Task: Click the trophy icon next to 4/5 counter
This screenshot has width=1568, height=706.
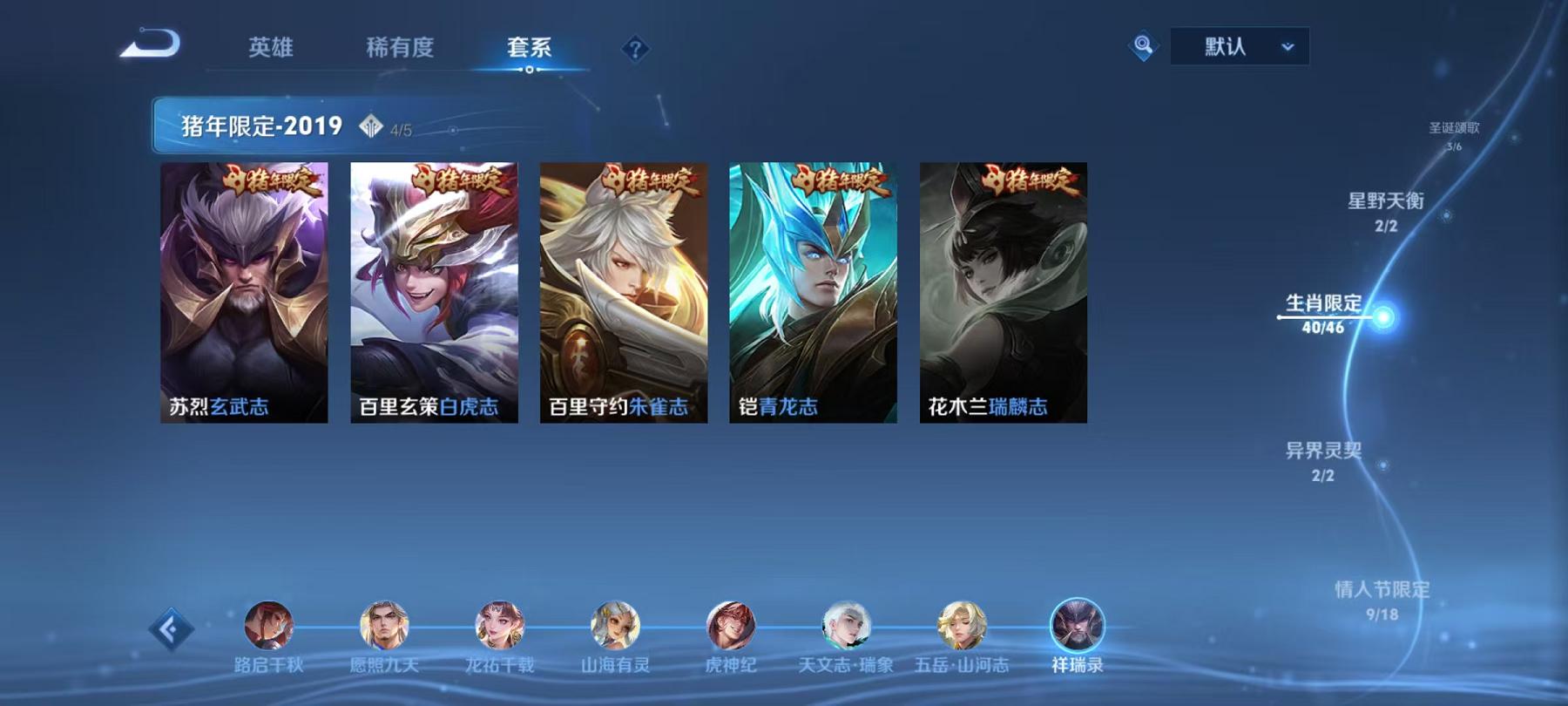Action: (x=373, y=126)
